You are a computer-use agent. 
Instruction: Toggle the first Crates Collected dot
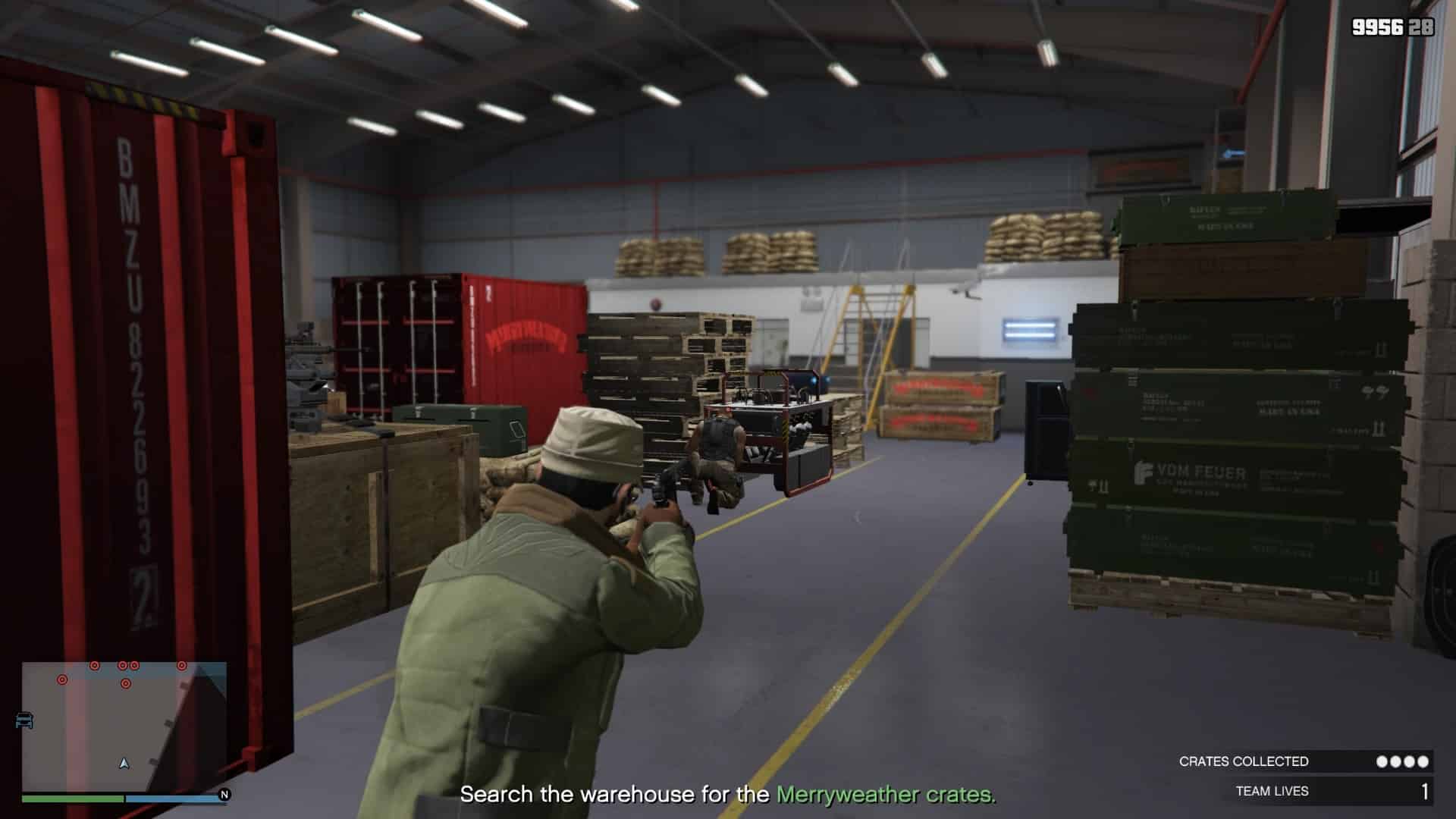tap(1382, 761)
